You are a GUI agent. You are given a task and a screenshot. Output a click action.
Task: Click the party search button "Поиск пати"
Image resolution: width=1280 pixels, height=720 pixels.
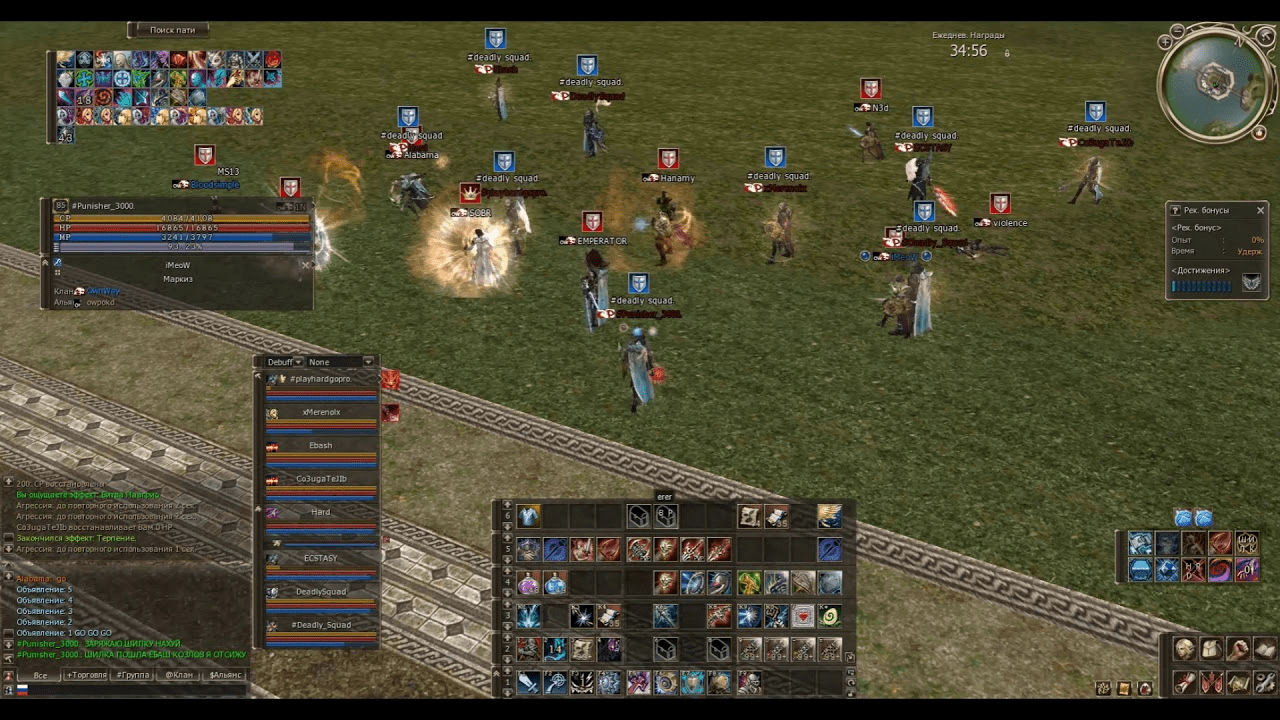172,30
